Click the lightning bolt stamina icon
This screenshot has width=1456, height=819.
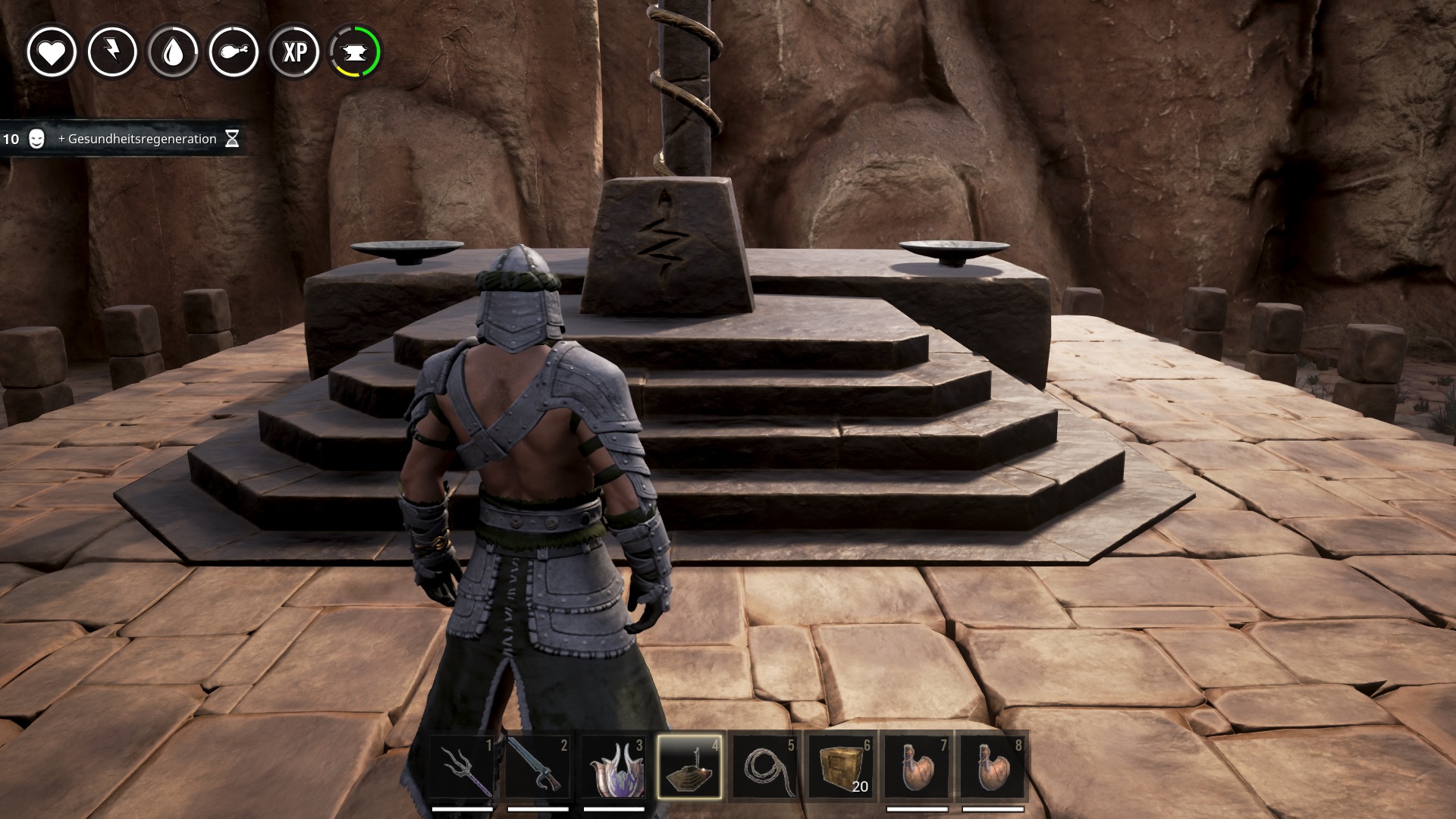pyautogui.click(x=112, y=52)
